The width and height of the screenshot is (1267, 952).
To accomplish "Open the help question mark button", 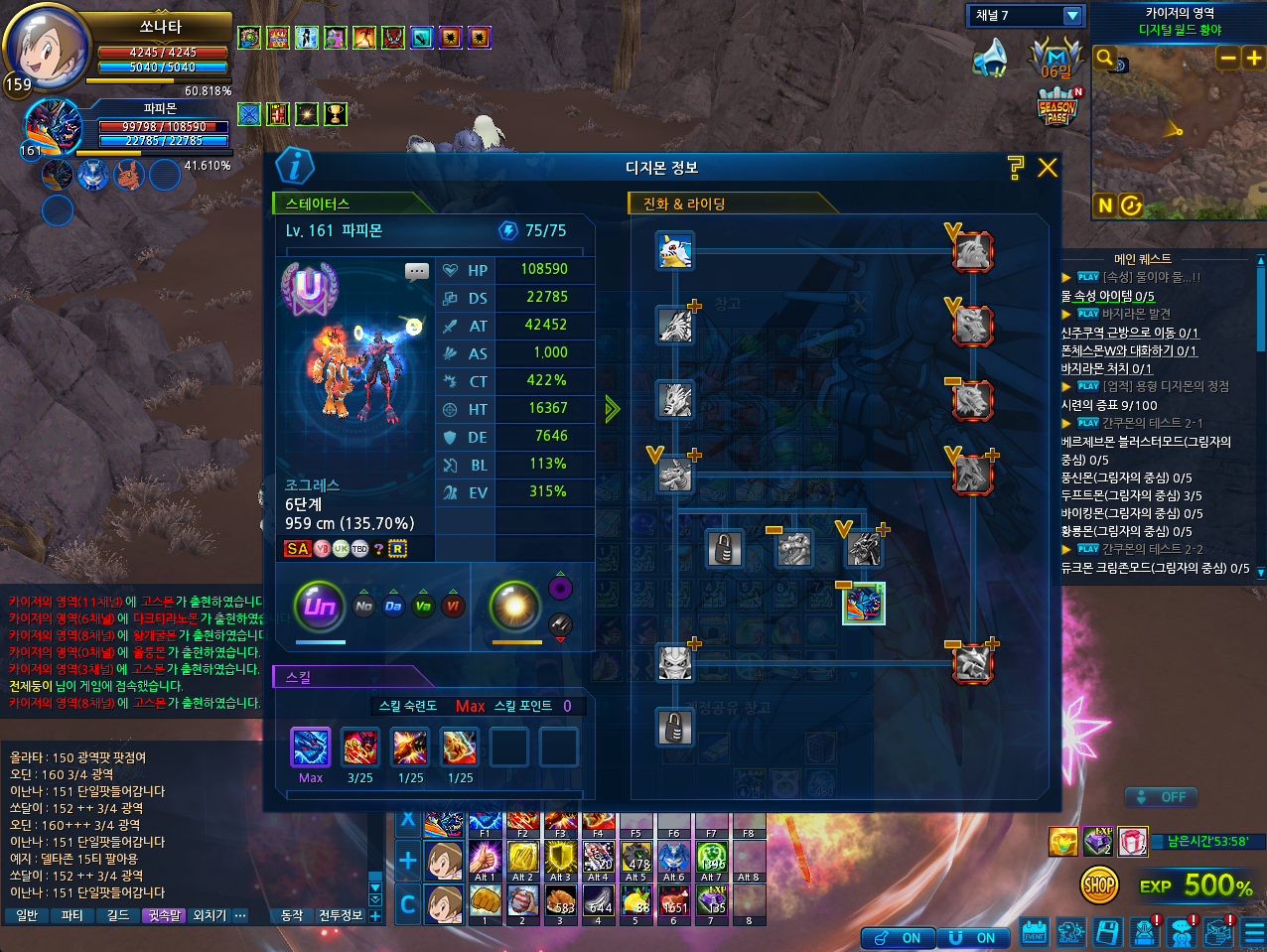I will click(1015, 168).
